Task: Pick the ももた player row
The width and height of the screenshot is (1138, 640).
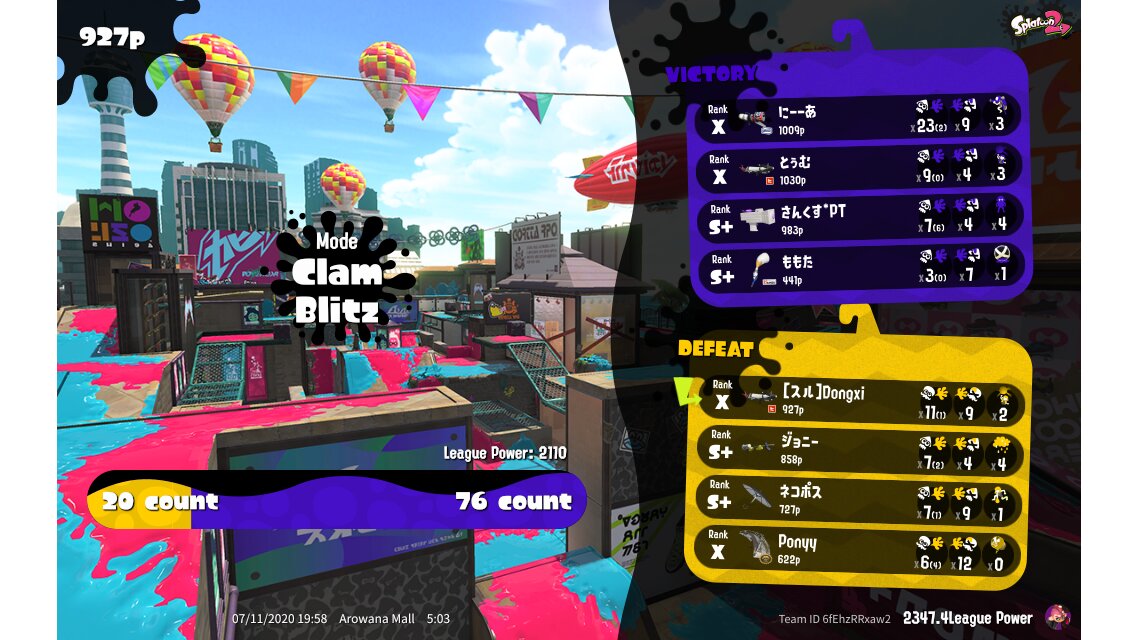Action: [x=860, y=269]
